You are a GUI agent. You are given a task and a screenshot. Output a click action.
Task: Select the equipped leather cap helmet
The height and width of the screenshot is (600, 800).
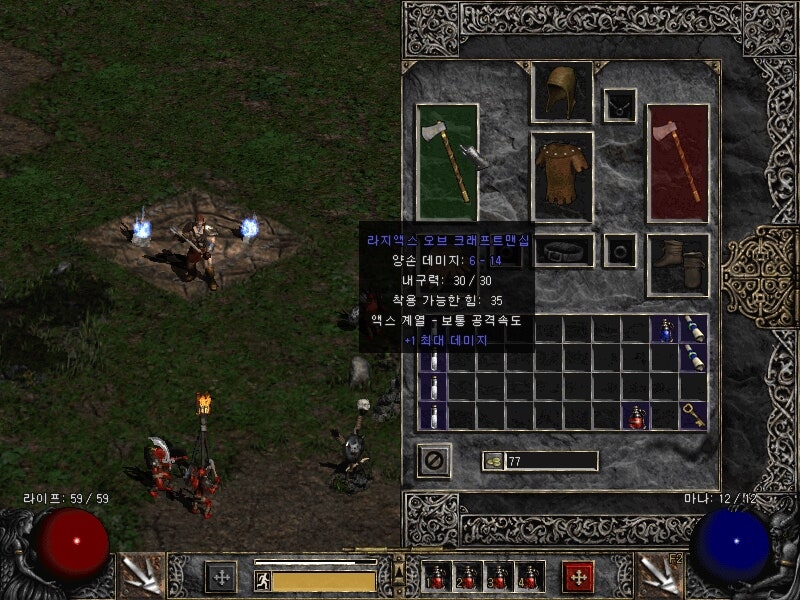click(x=561, y=92)
